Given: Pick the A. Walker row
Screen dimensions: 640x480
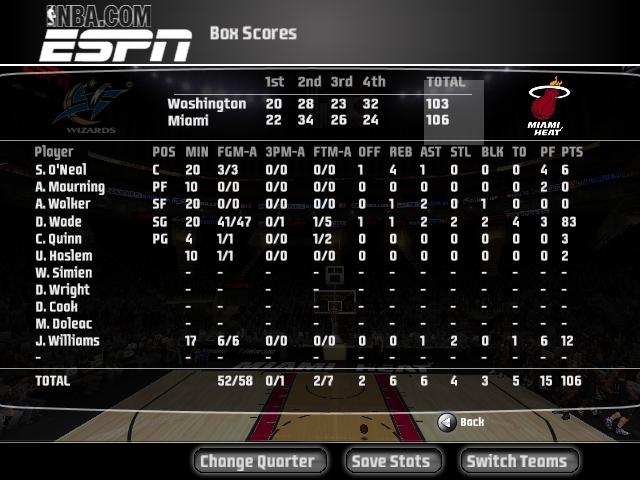Looking at the screenshot, I should [62, 204].
